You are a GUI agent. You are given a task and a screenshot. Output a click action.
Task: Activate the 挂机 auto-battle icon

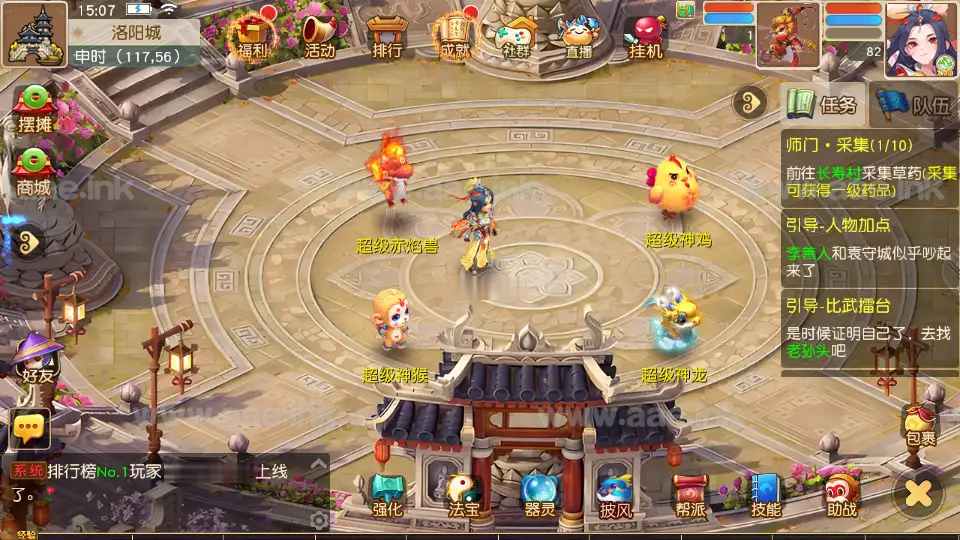(x=645, y=36)
